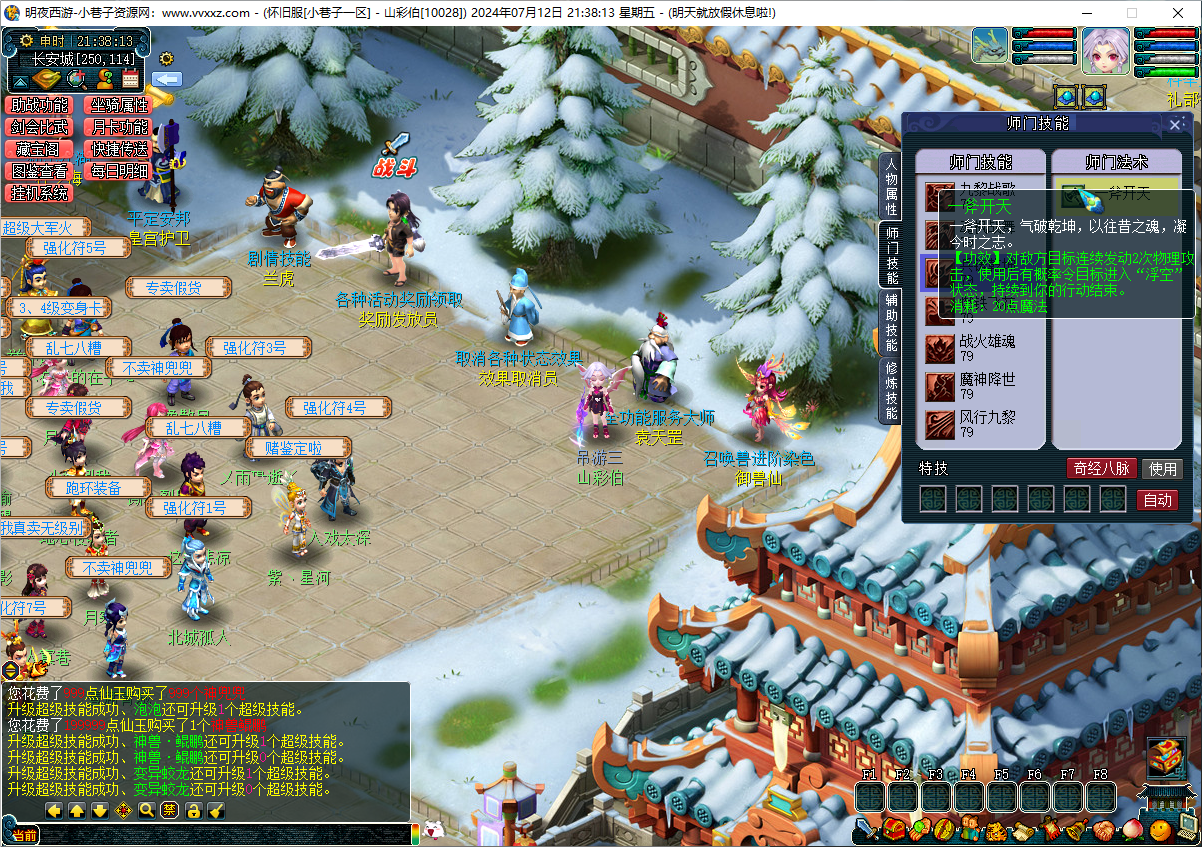Click the 使用 button in skills window
Screen dimensions: 1202x847
pos(1162,468)
